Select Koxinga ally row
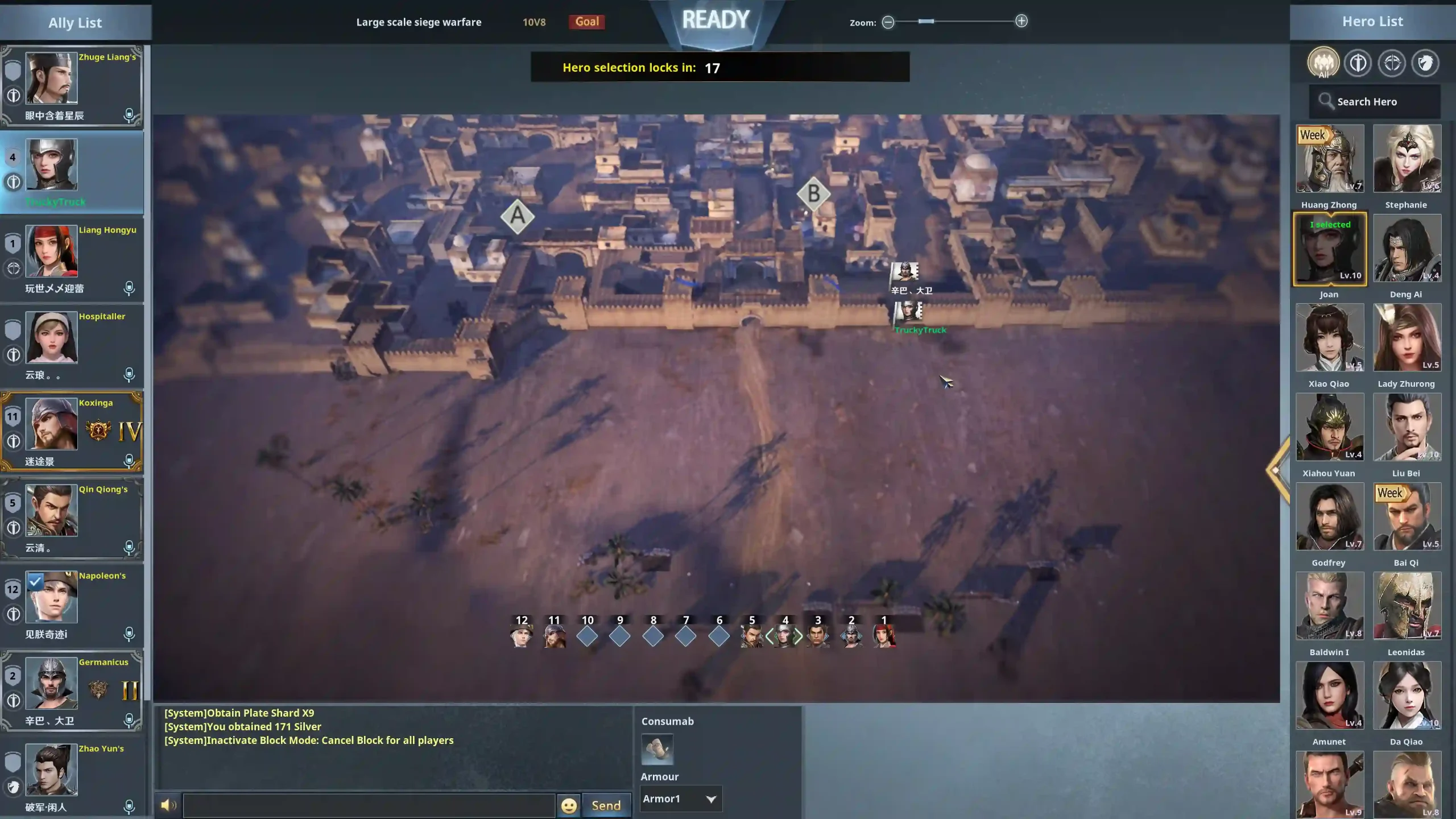1456x819 pixels. 72,431
